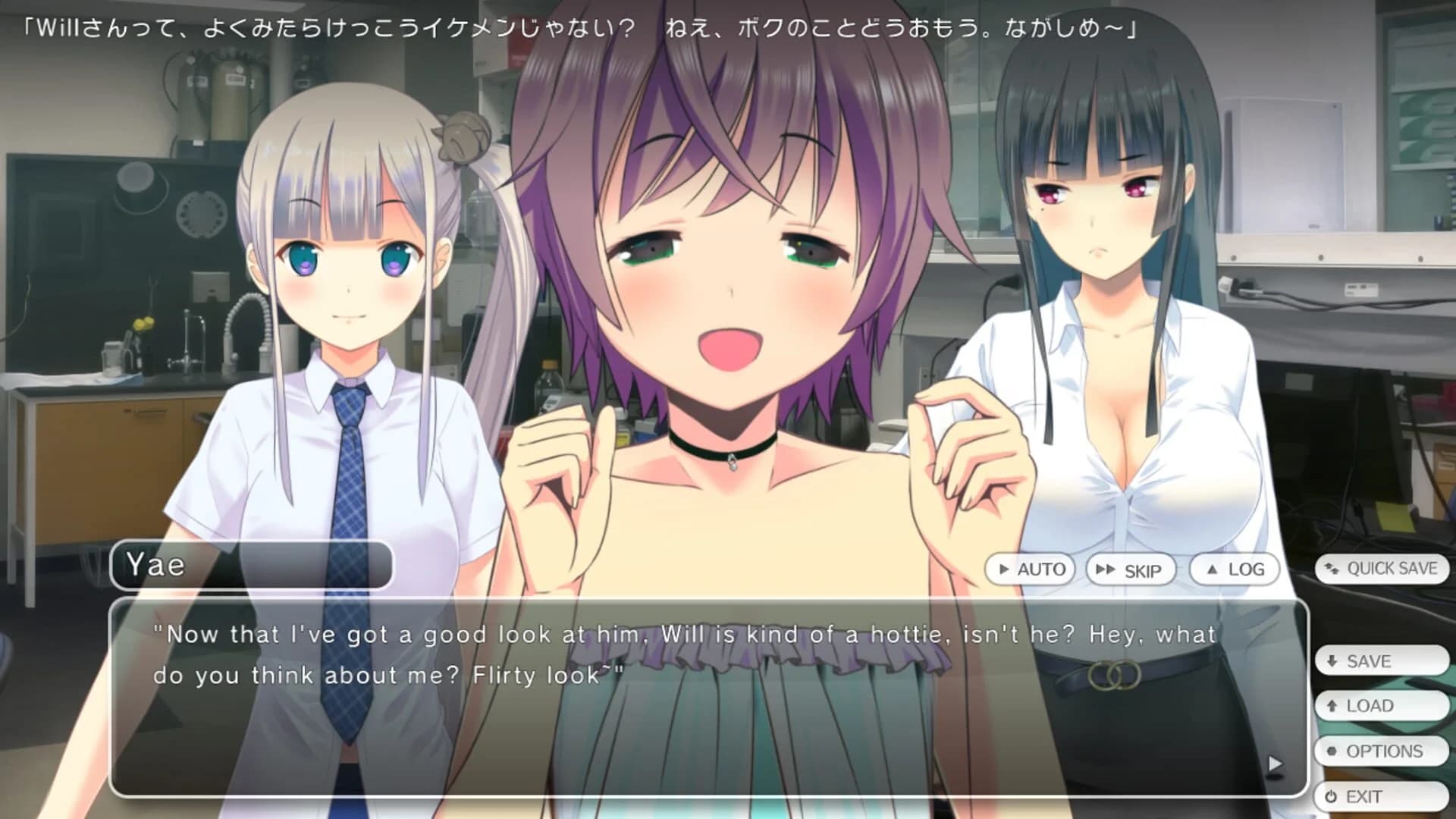Click the up-arrow Load icon
The width and height of the screenshot is (1456, 819).
[x=1333, y=705]
